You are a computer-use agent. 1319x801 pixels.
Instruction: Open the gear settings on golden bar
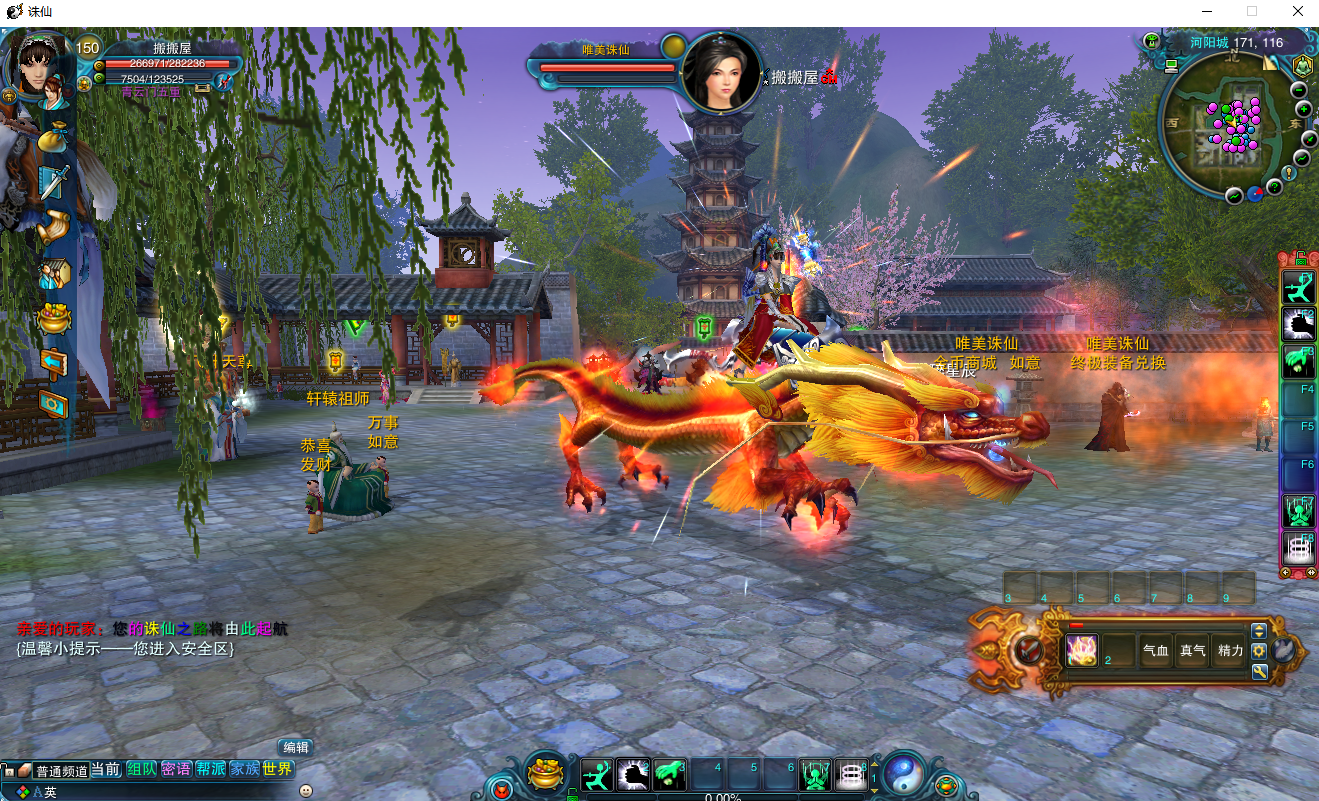(x=1259, y=650)
